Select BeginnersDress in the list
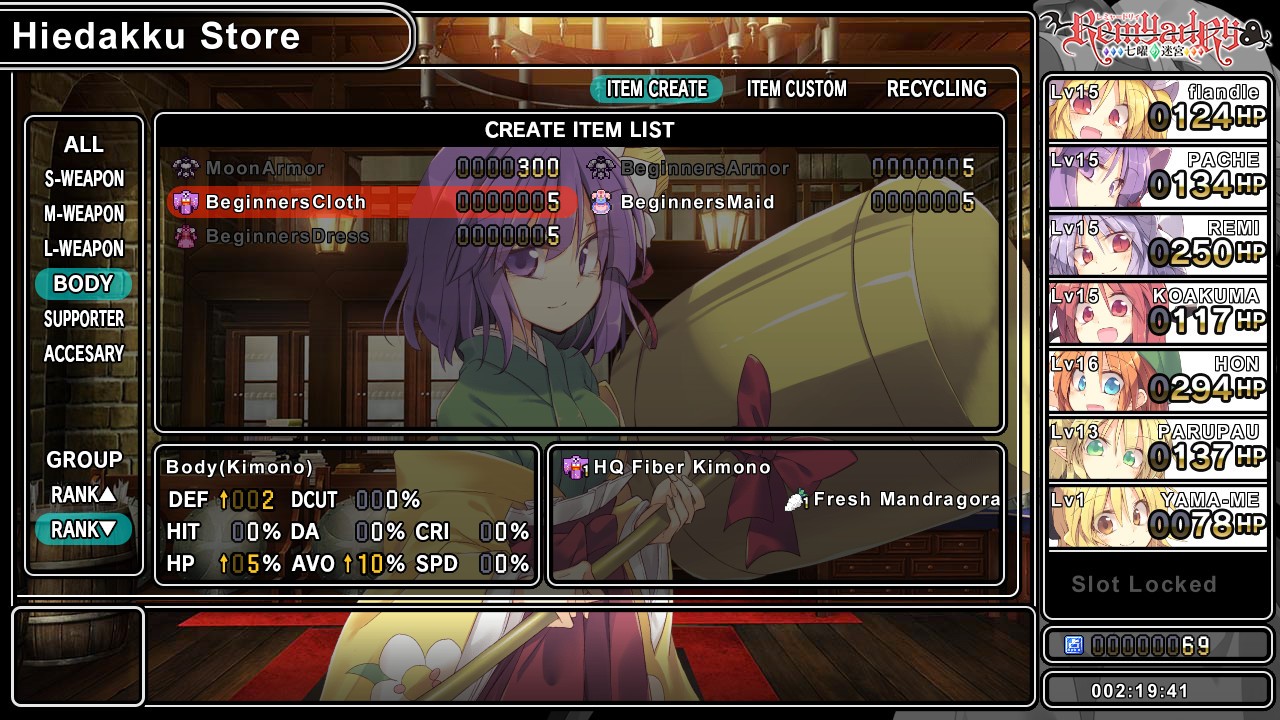 [287, 236]
